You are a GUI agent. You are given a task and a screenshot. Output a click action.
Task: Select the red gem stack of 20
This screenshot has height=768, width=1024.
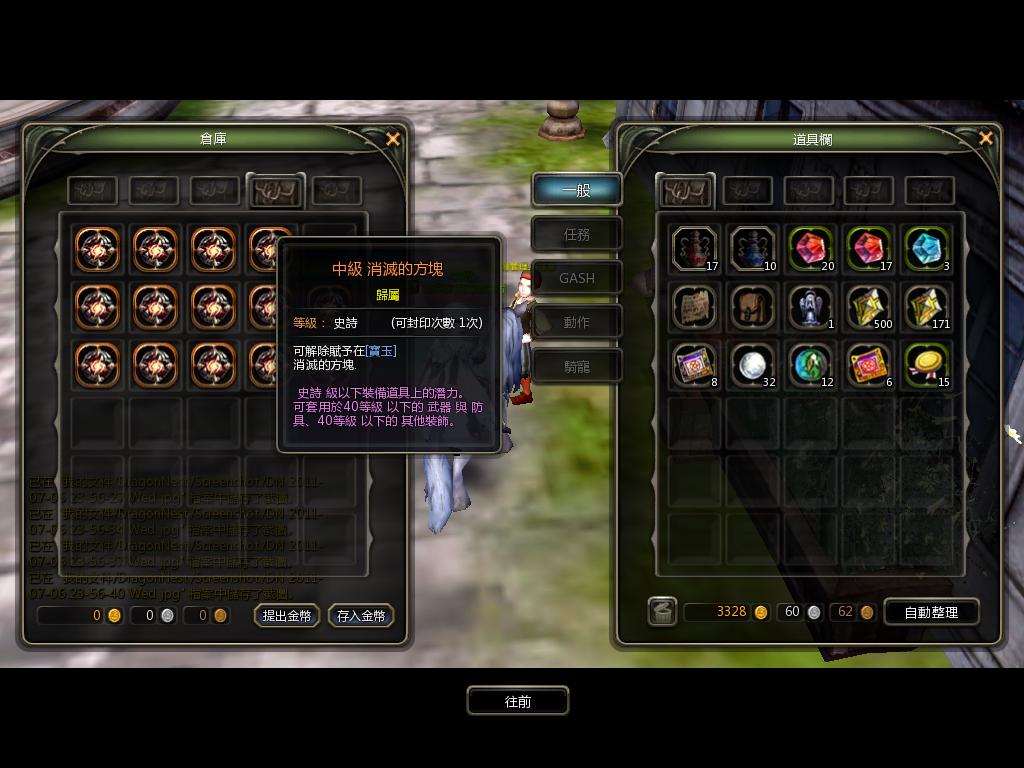pos(811,249)
